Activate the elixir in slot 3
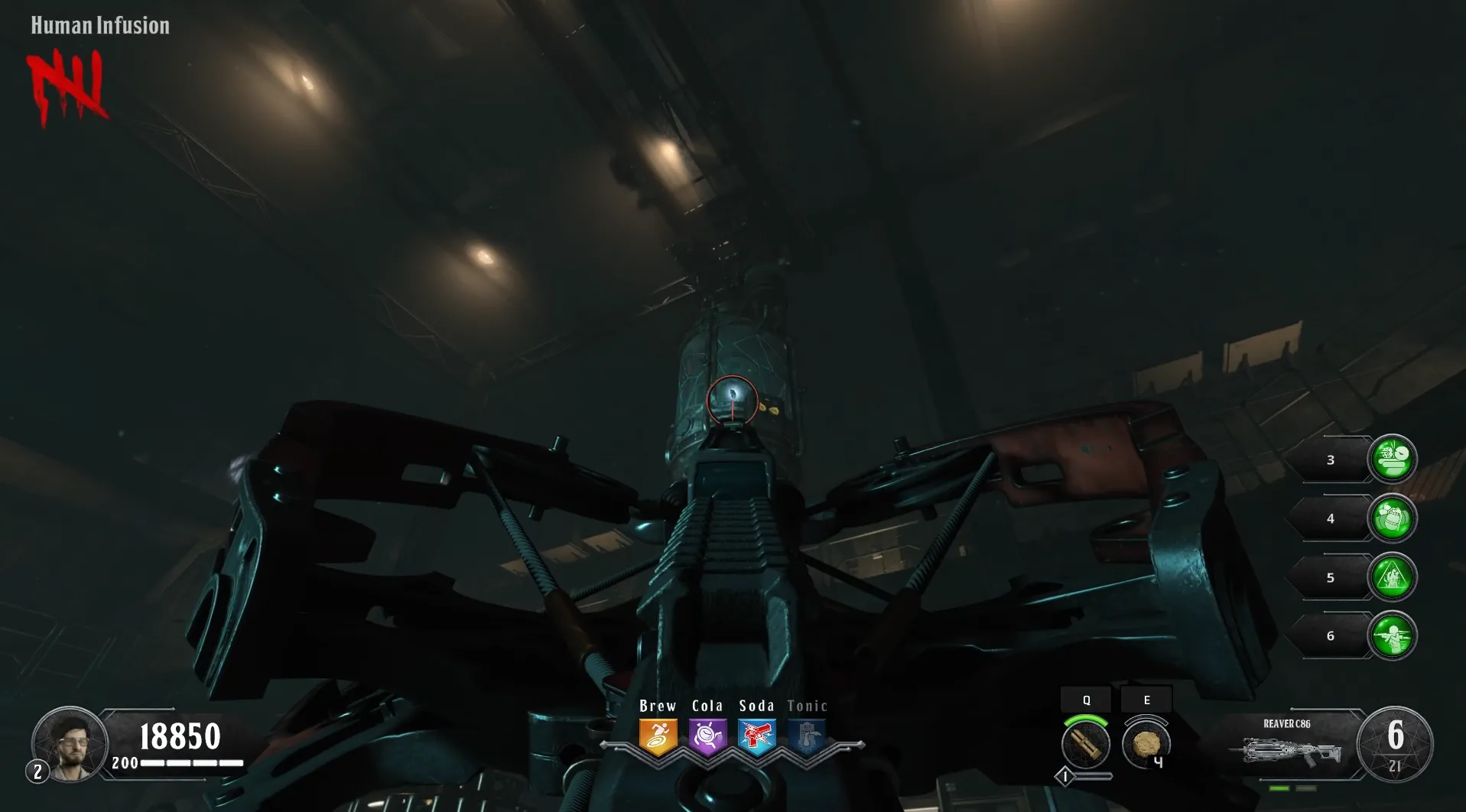Image resolution: width=1466 pixels, height=812 pixels. (x=1392, y=460)
